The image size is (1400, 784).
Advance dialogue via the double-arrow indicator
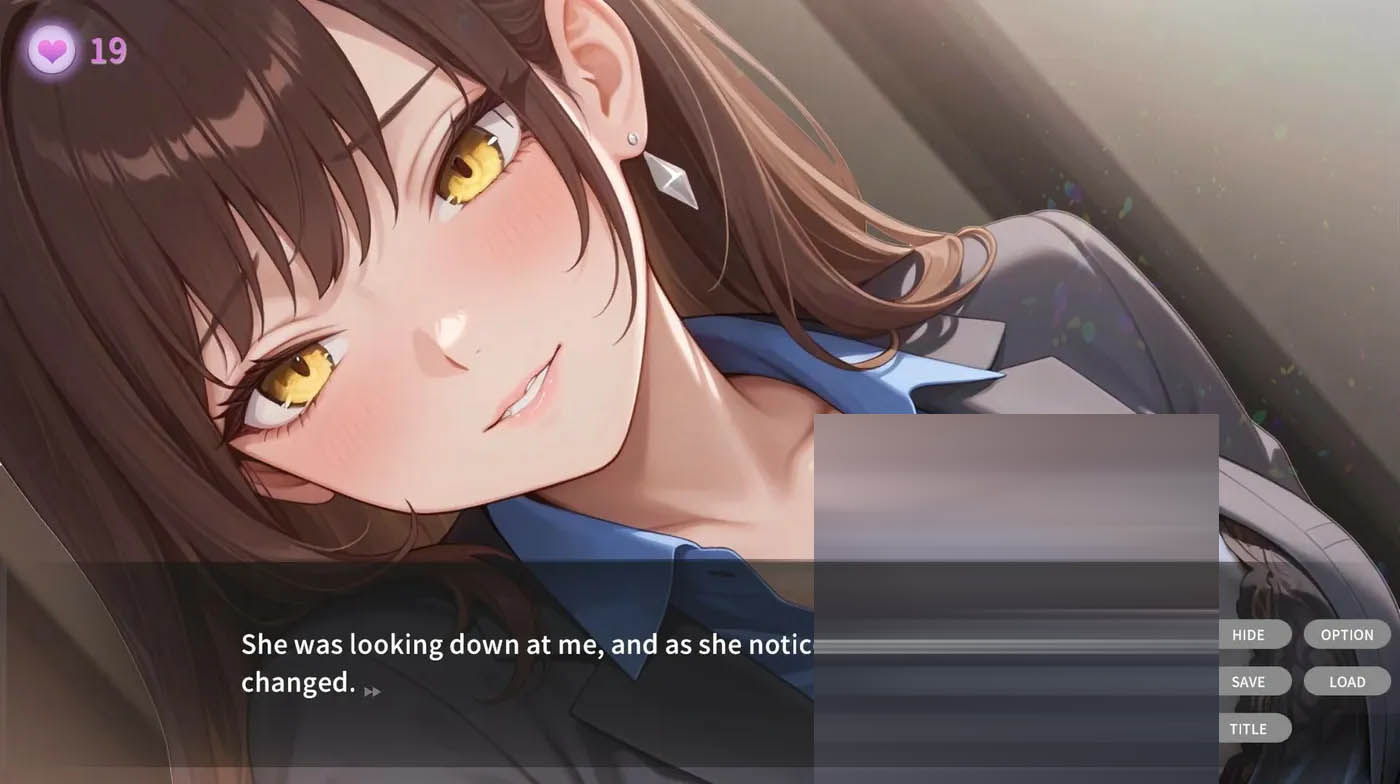pos(372,691)
